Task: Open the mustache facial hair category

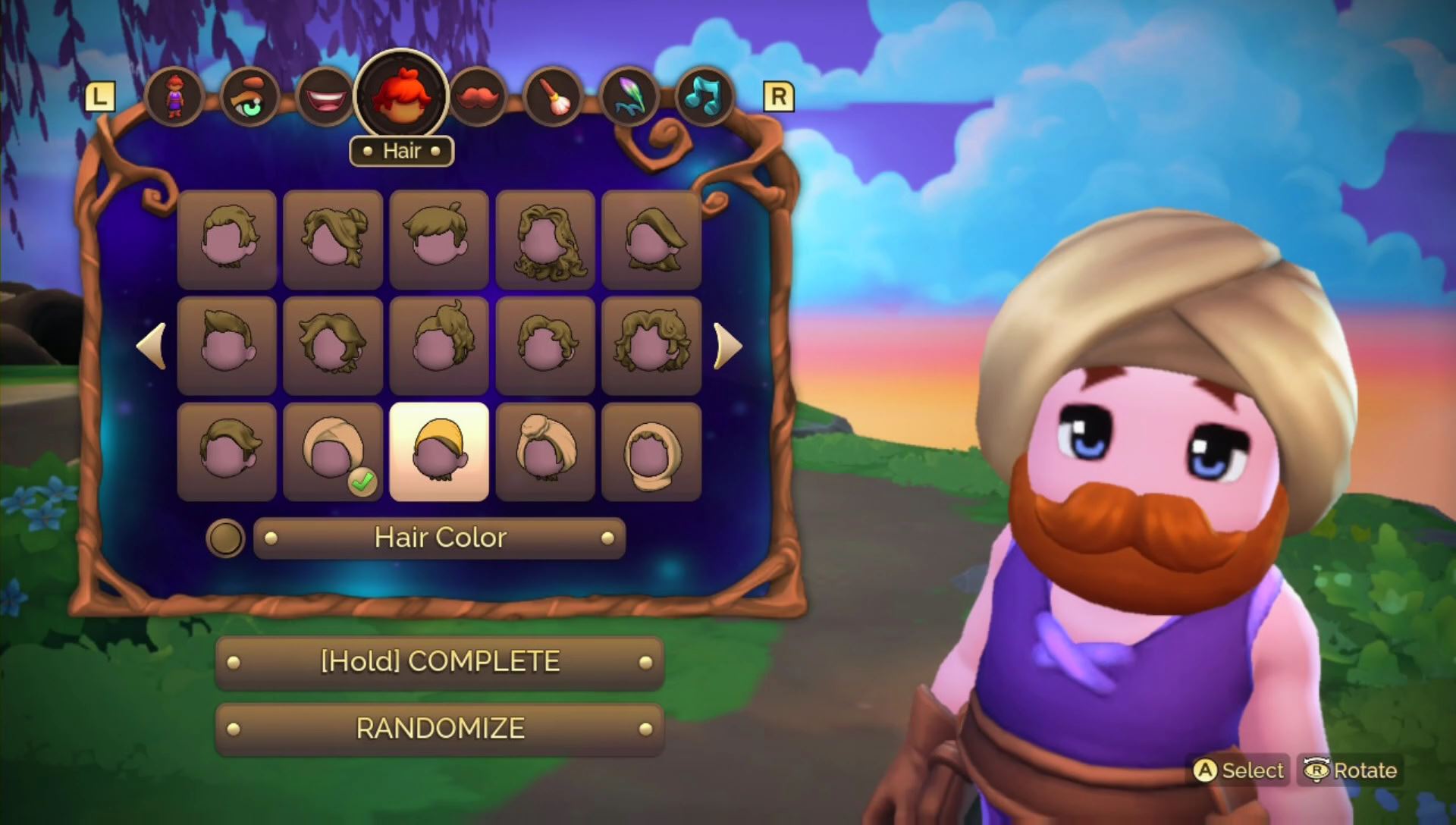Action: [x=476, y=95]
